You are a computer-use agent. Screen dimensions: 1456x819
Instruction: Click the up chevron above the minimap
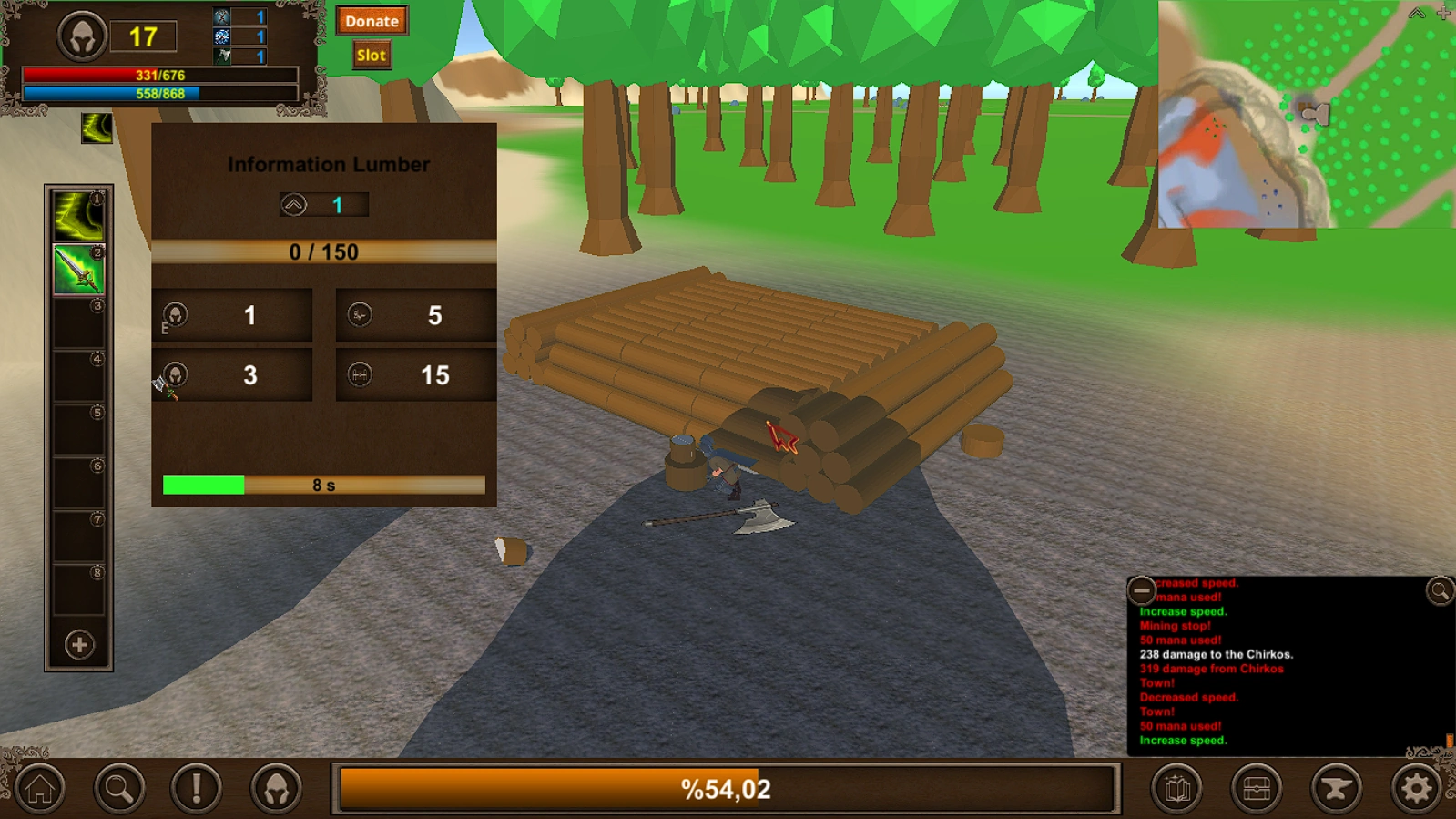pos(1415,13)
